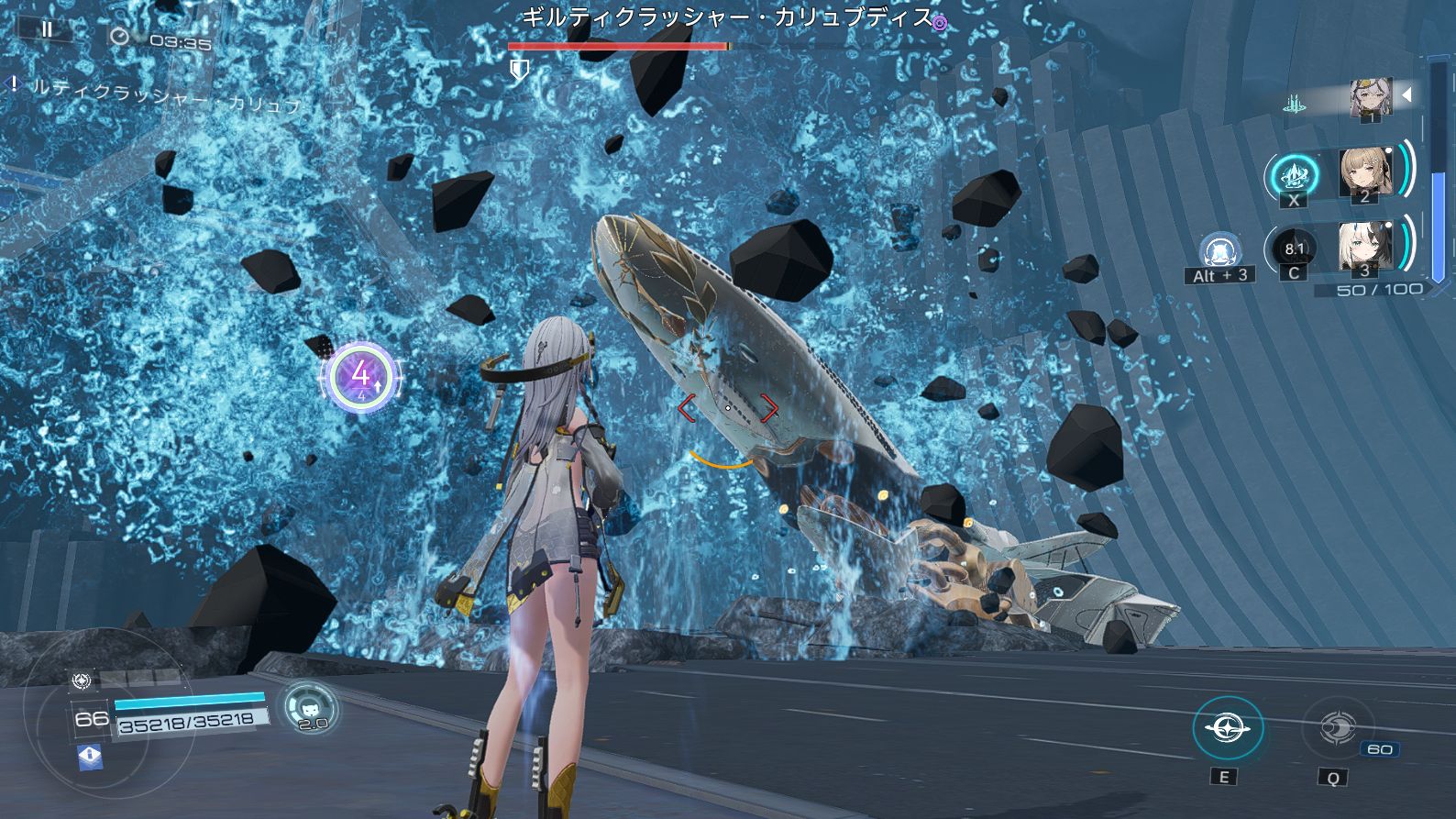The height and width of the screenshot is (819, 1456).
Task: Activate the glowing cyan support skill beside slot 2
Action: click(x=1293, y=174)
